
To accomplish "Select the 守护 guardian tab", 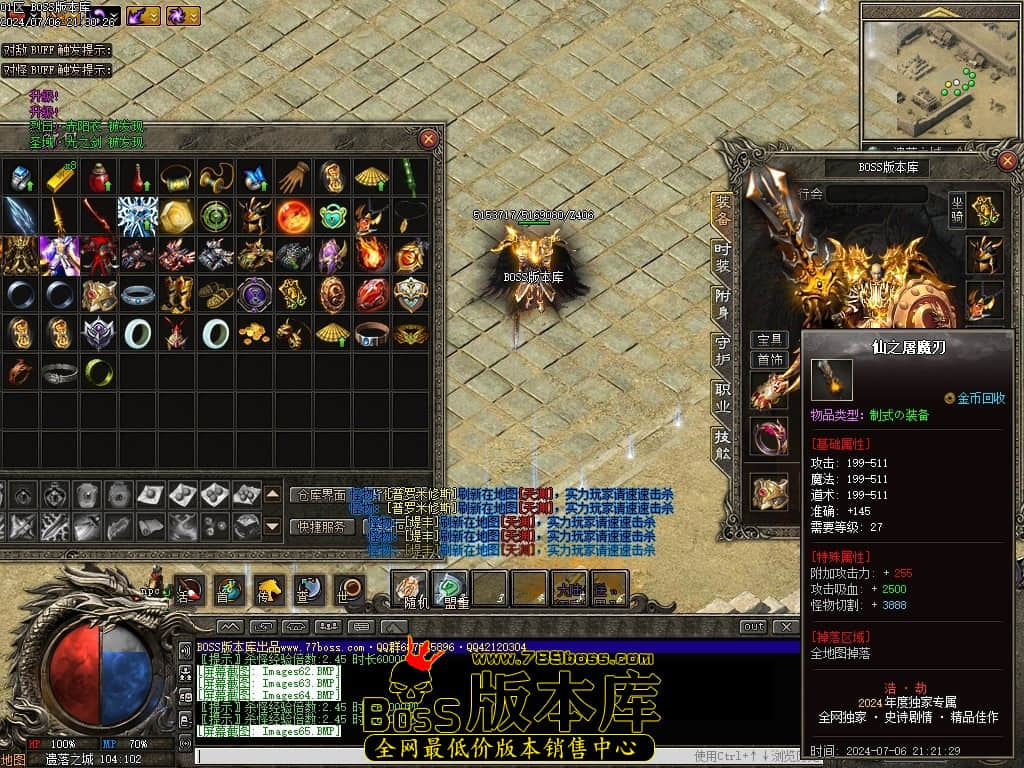I will pyautogui.click(x=722, y=349).
